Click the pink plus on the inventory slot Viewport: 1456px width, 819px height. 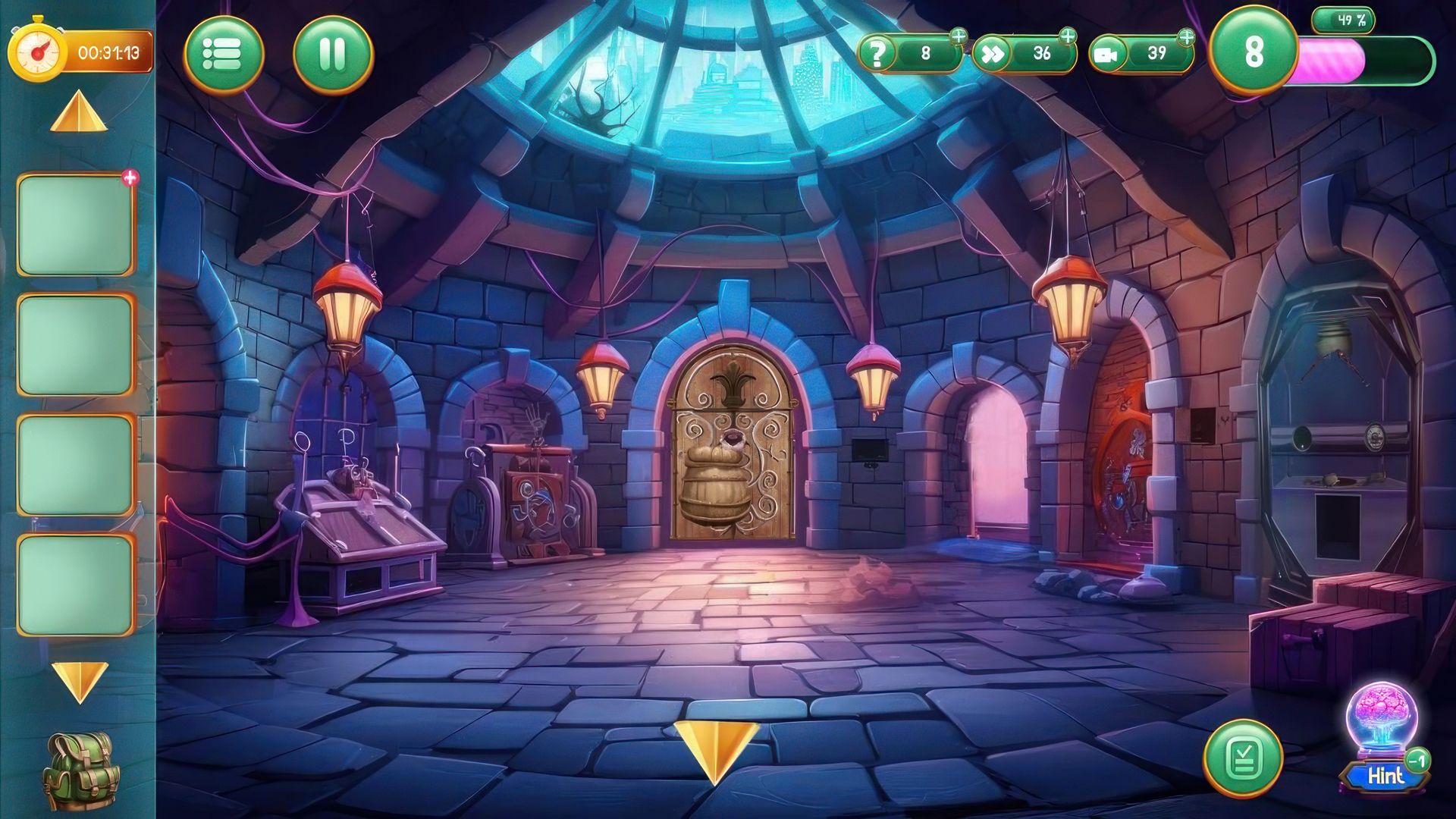(130, 178)
